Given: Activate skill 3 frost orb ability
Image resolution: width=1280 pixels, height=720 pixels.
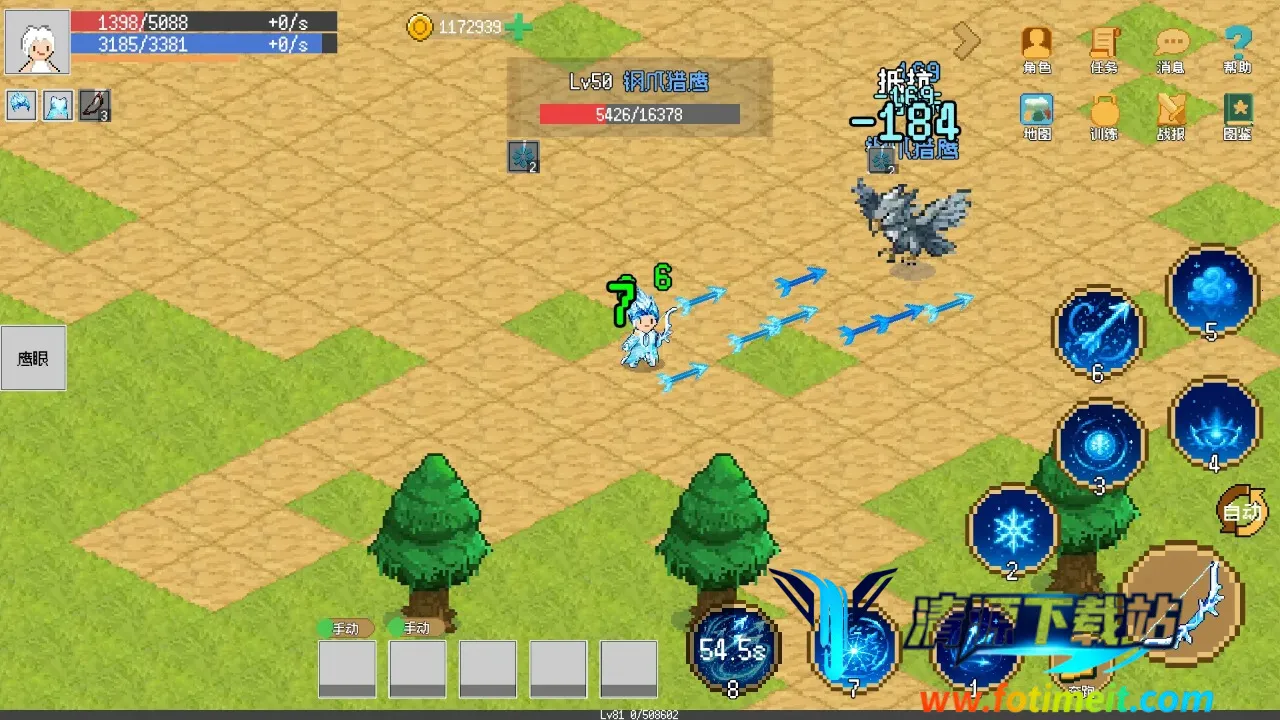Looking at the screenshot, I should coord(1100,445).
